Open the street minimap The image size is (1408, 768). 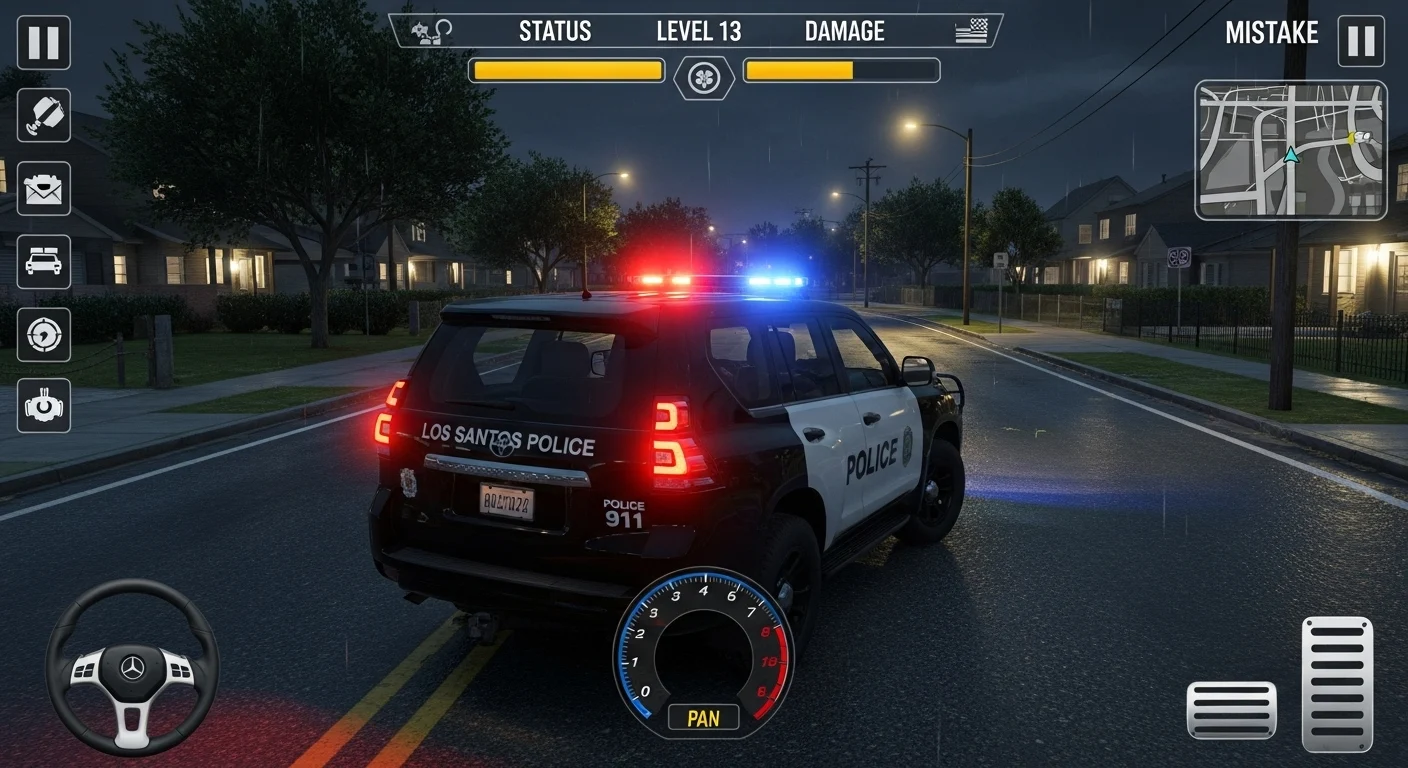1290,150
